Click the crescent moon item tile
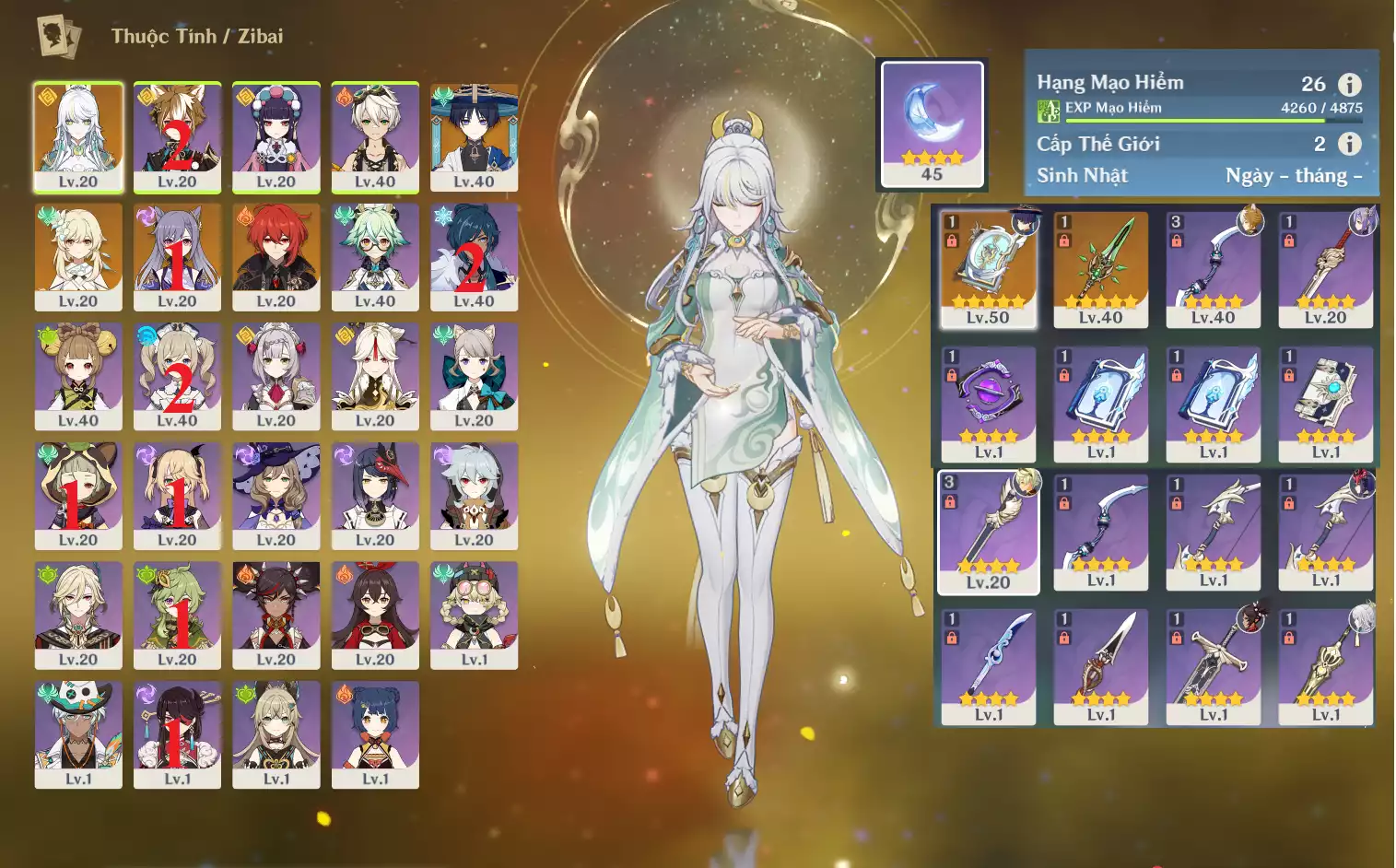 click(932, 123)
